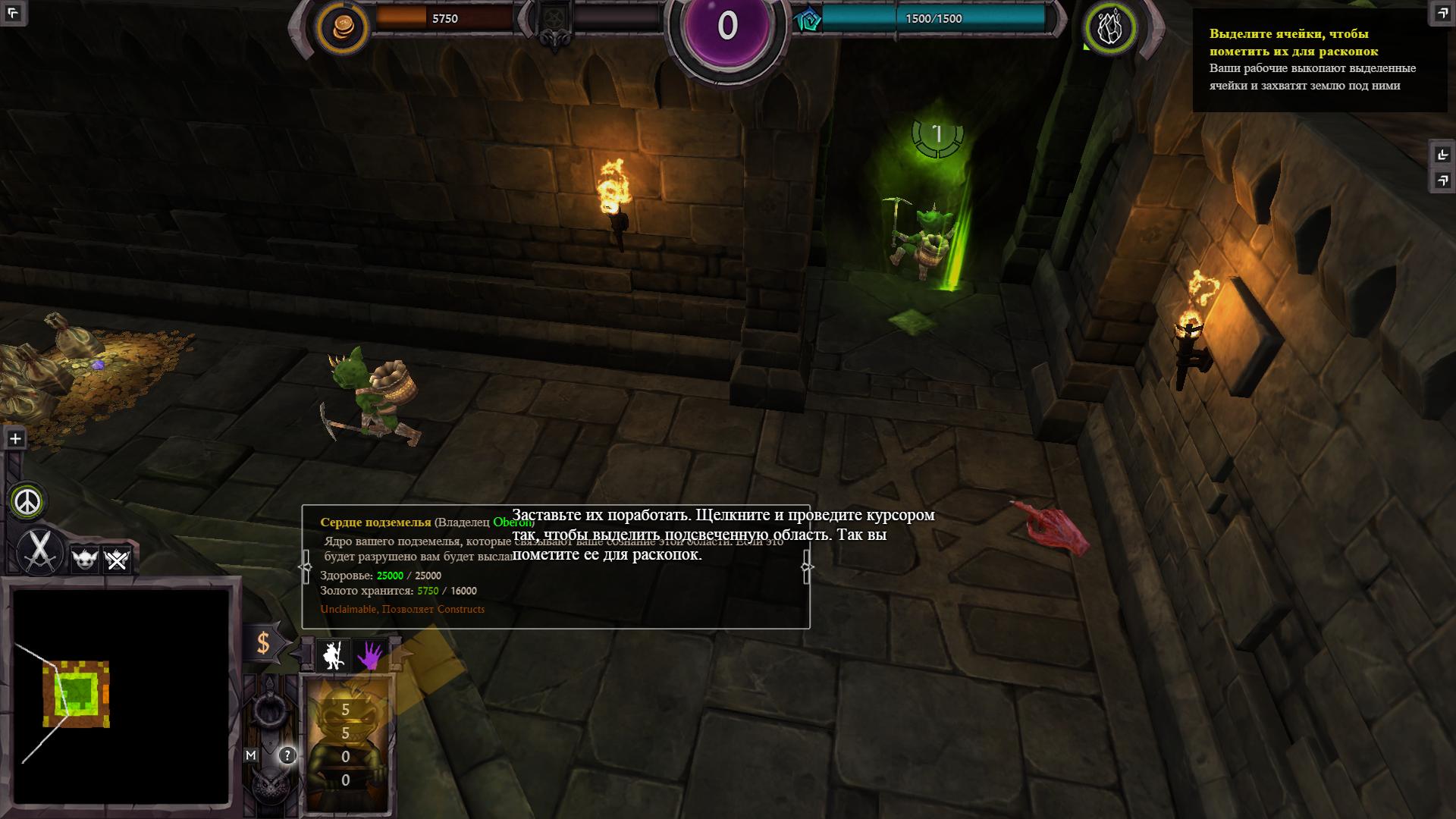Select the crystal rock icon in top bar
1456x819 pixels.
click(x=1111, y=27)
